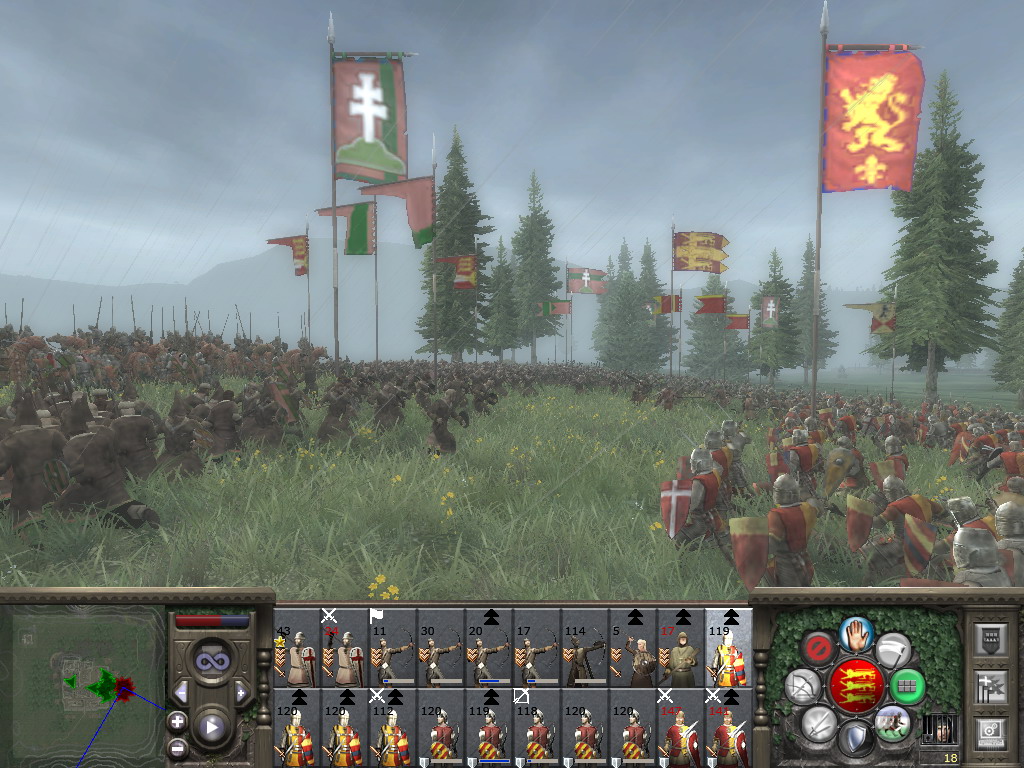Image resolution: width=1024 pixels, height=768 pixels.
Task: Open the group formations flags button
Action: [988, 685]
